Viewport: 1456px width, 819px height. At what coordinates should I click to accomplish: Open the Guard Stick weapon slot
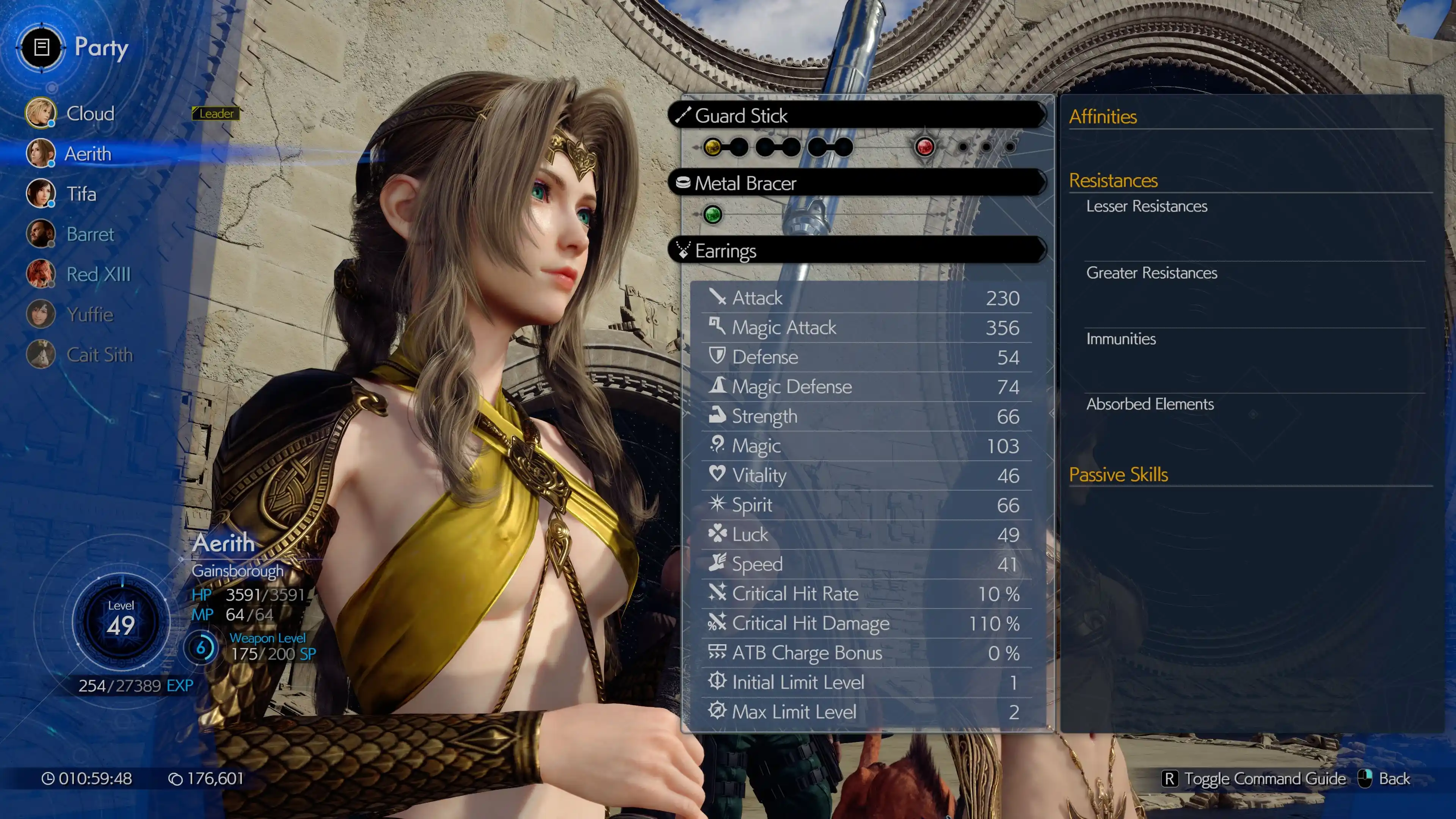pyautogui.click(x=857, y=116)
